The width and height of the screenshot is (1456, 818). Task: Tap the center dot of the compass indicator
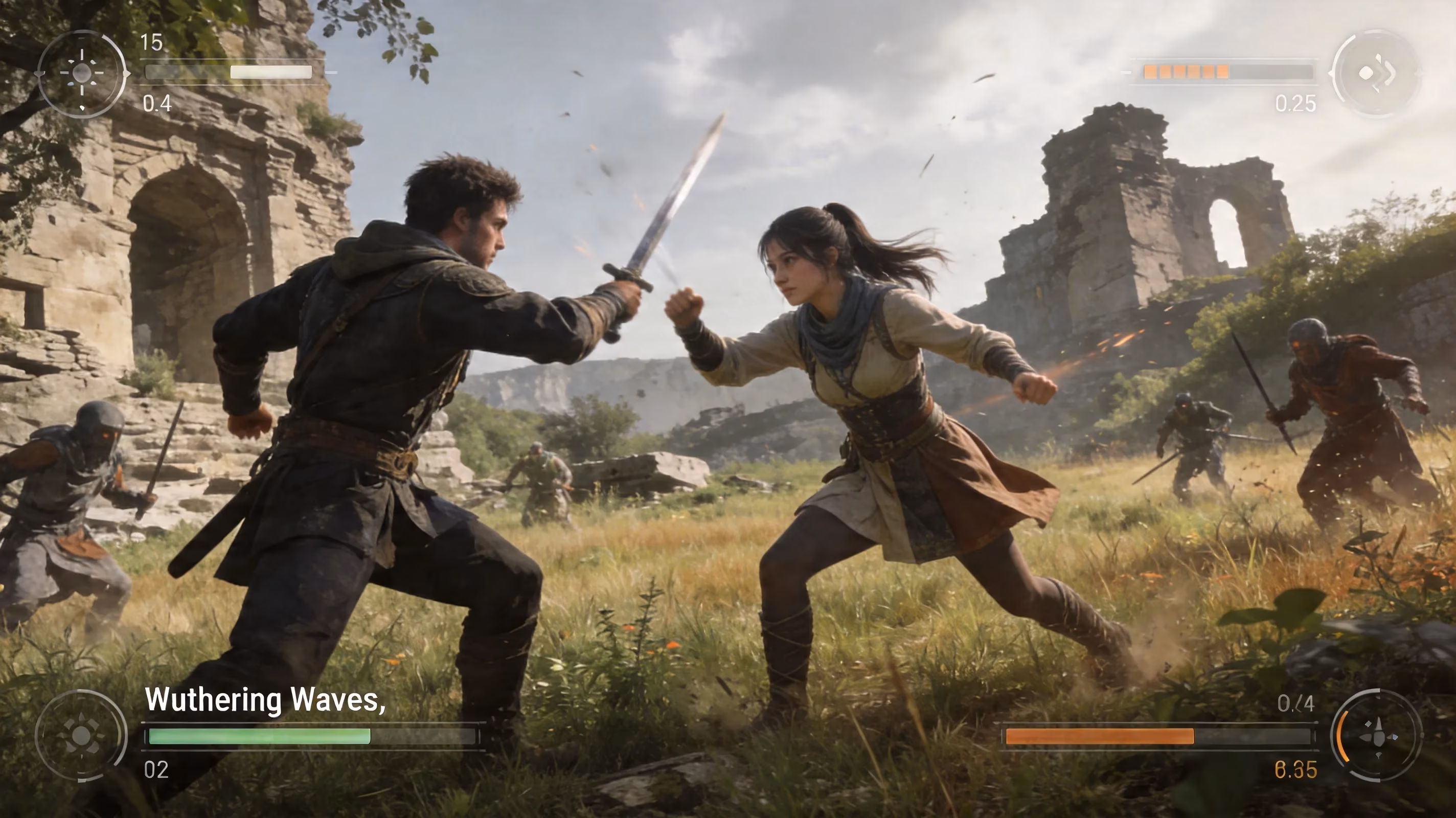click(x=83, y=73)
